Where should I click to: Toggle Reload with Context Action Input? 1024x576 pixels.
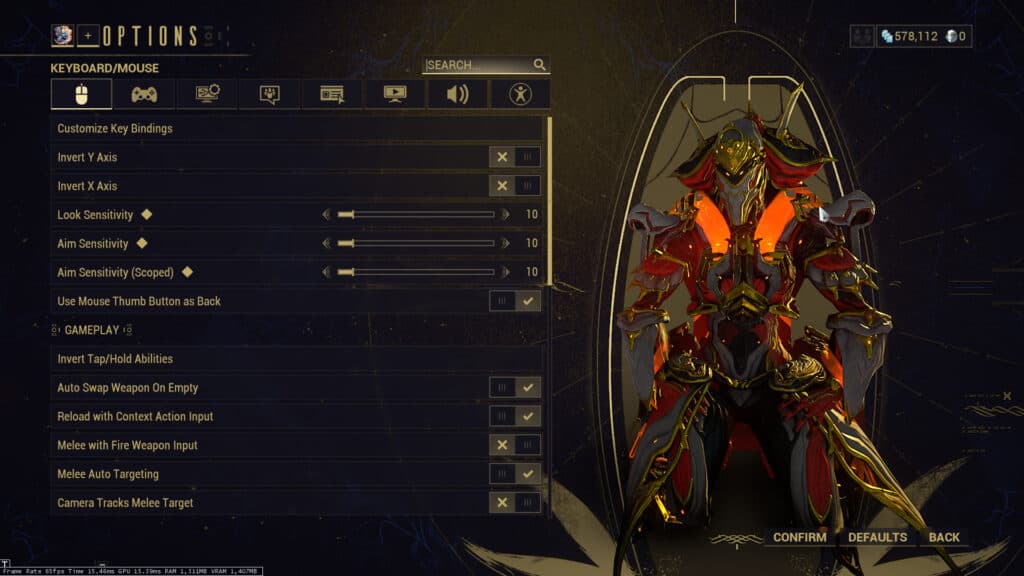coord(515,416)
